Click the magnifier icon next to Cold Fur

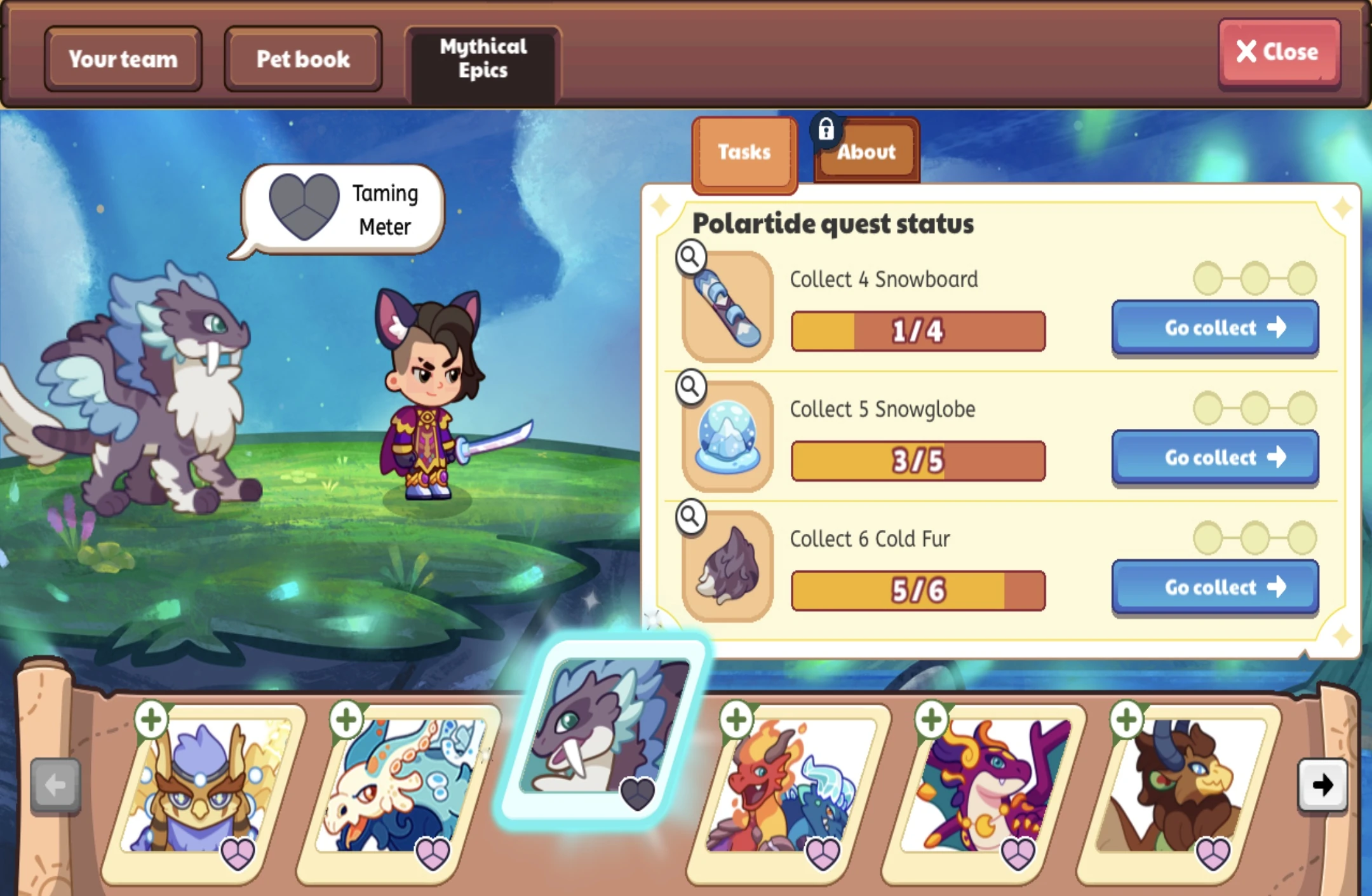point(690,517)
